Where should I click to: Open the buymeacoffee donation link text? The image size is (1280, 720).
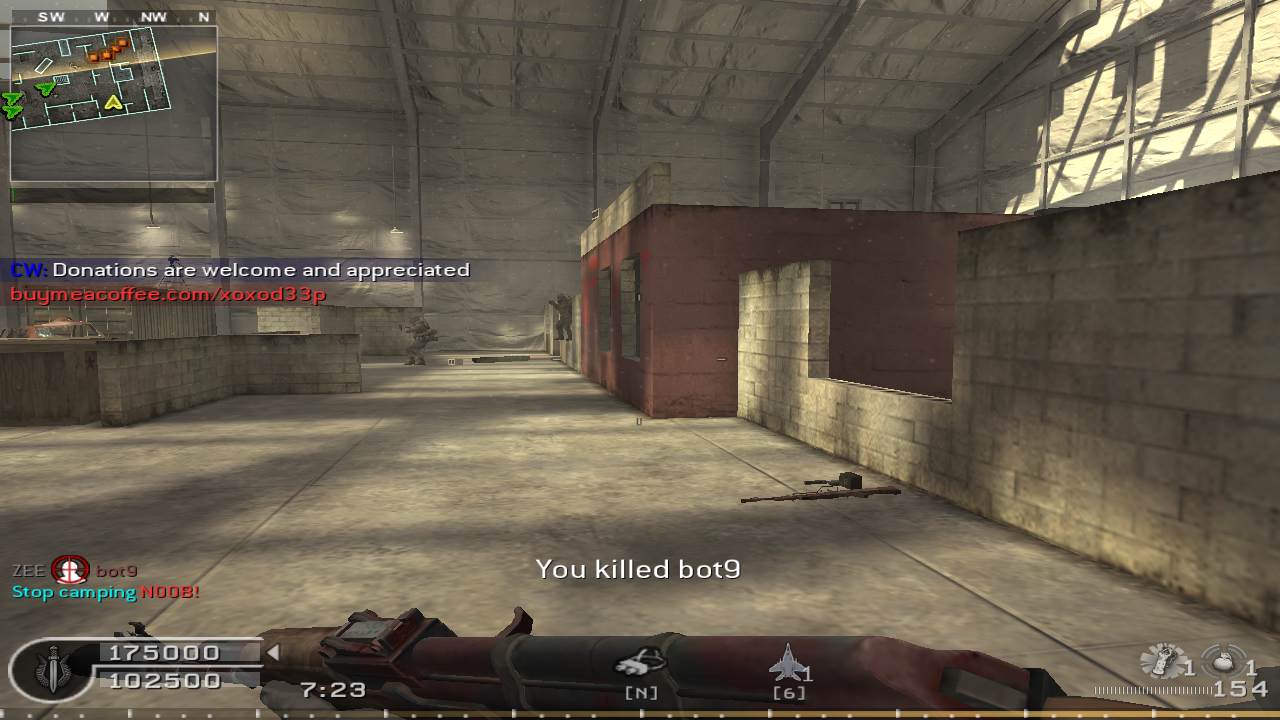[x=168, y=294]
